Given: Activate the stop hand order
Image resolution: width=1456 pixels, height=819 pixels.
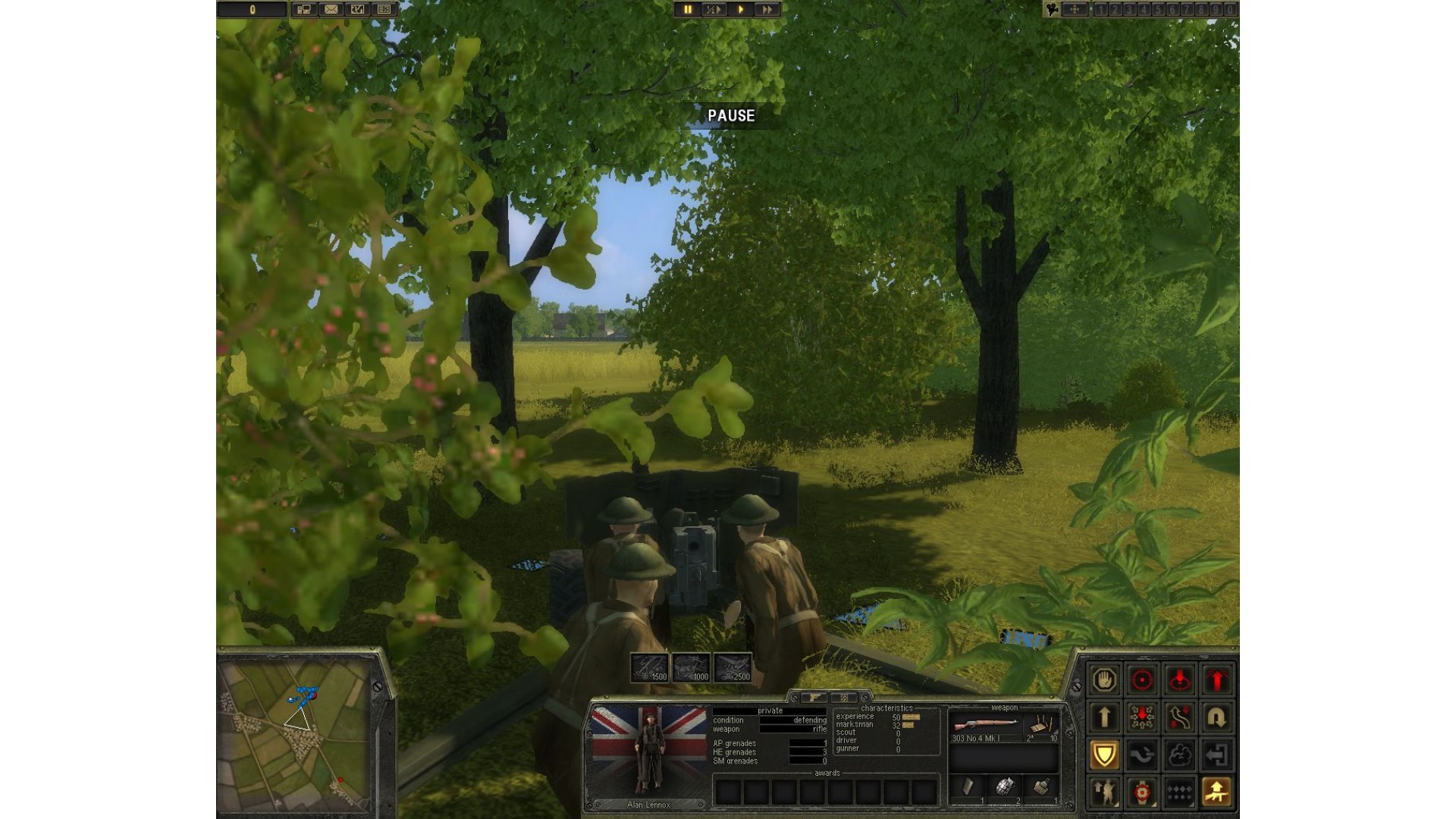Looking at the screenshot, I should click(x=1104, y=679).
